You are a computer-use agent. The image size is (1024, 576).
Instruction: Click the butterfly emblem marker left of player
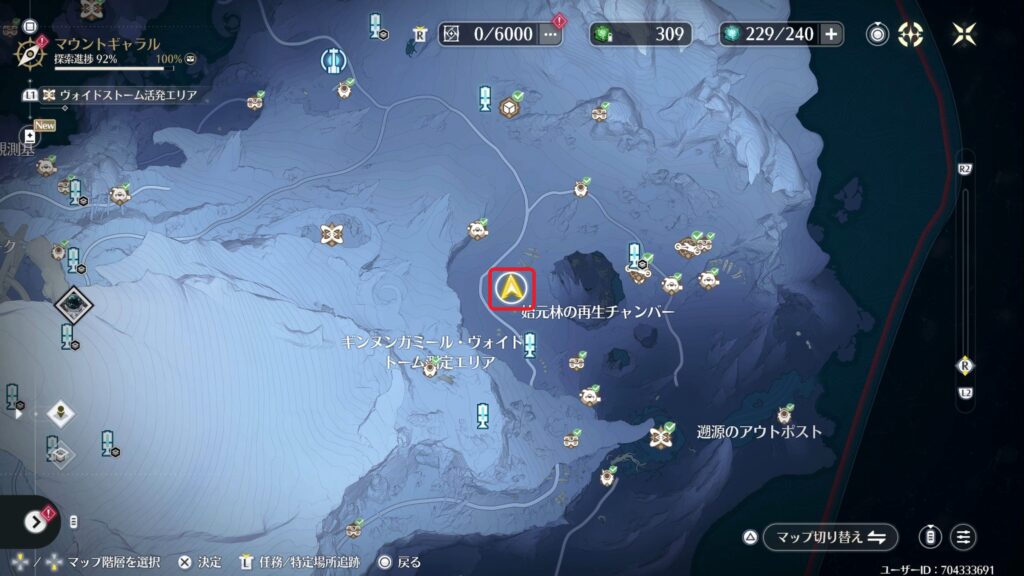[333, 235]
